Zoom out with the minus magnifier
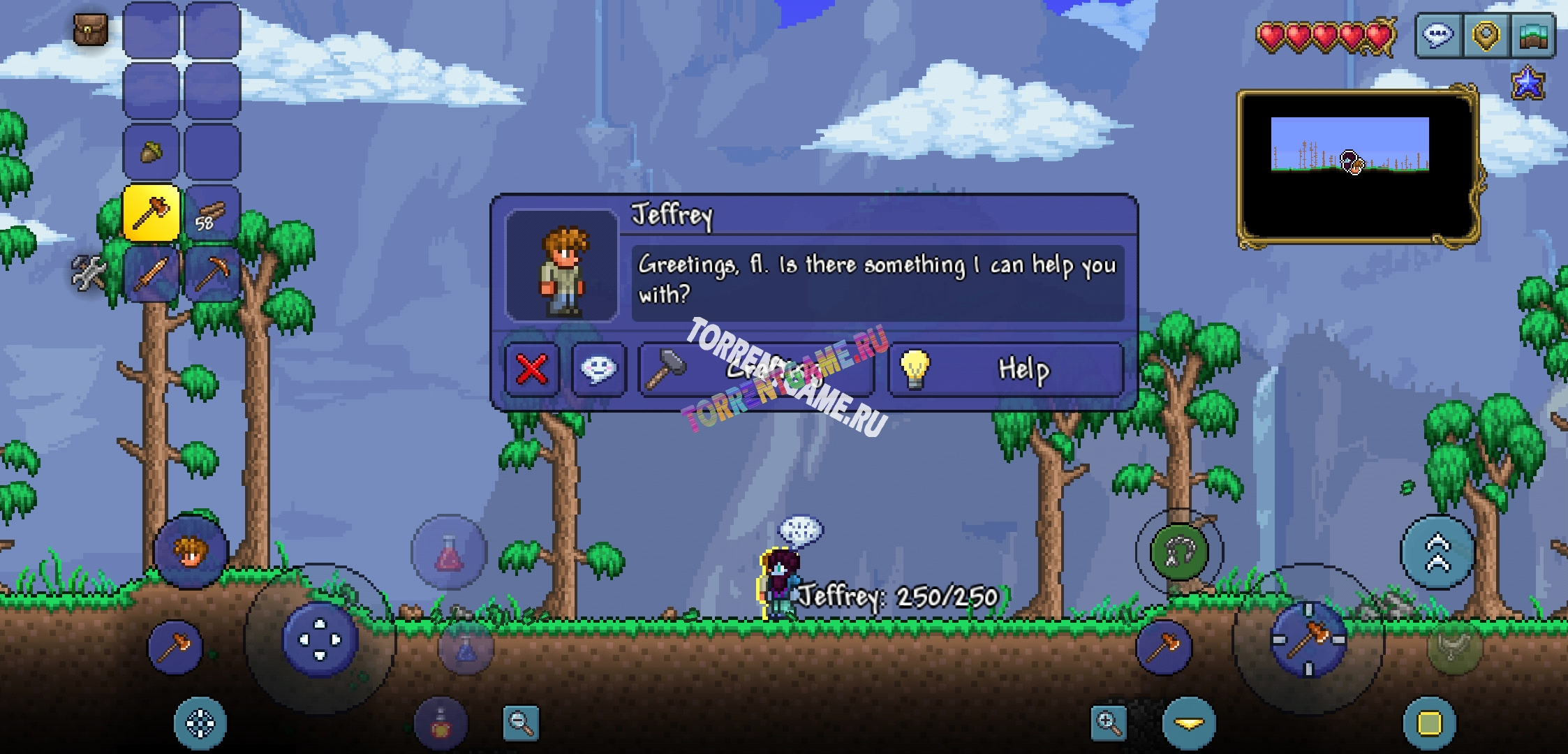The height and width of the screenshot is (754, 1568). pyautogui.click(x=521, y=723)
